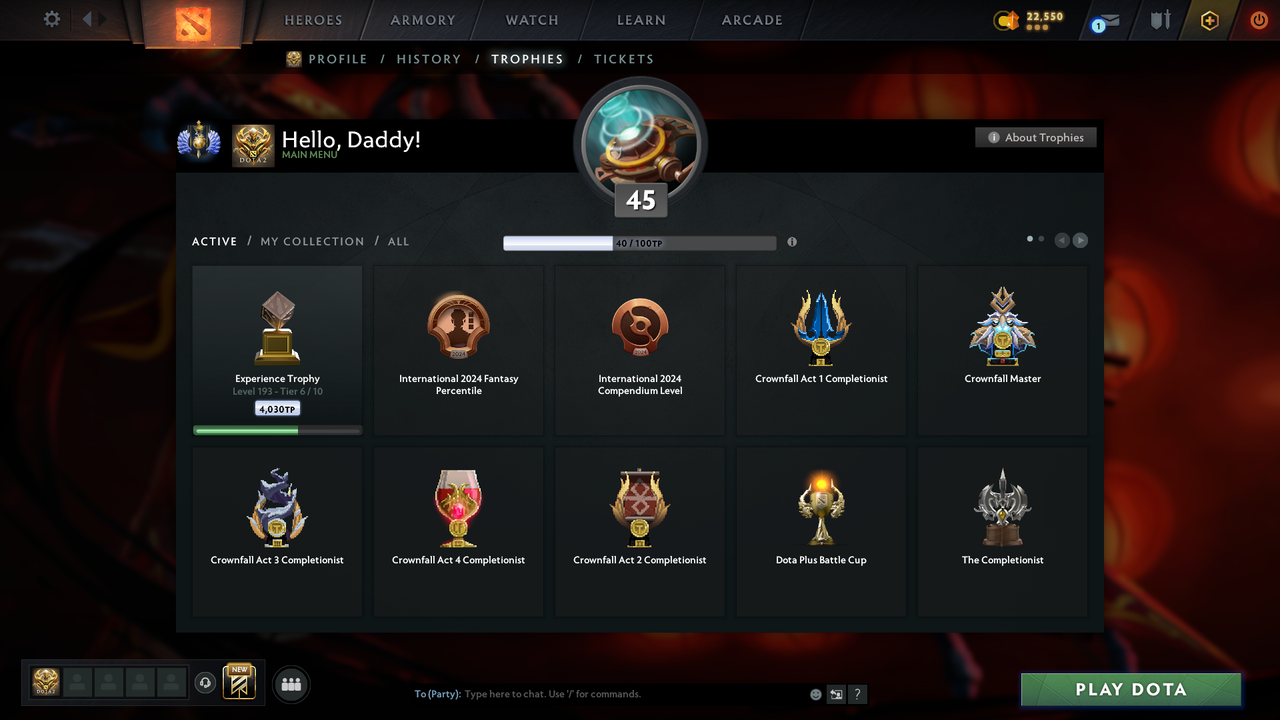Open the TICKETS section

(624, 59)
